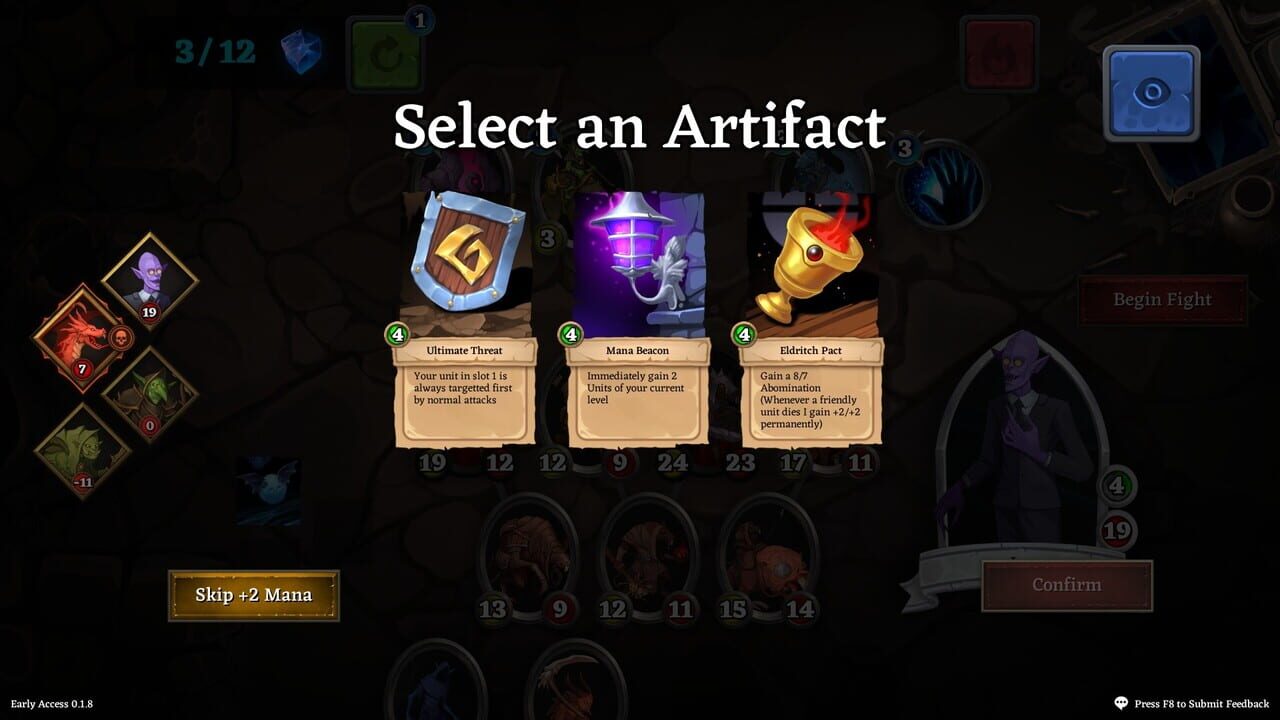Screen dimensions: 1280x720
Task: Click the Skip +2 Mana button
Action: pos(253,594)
